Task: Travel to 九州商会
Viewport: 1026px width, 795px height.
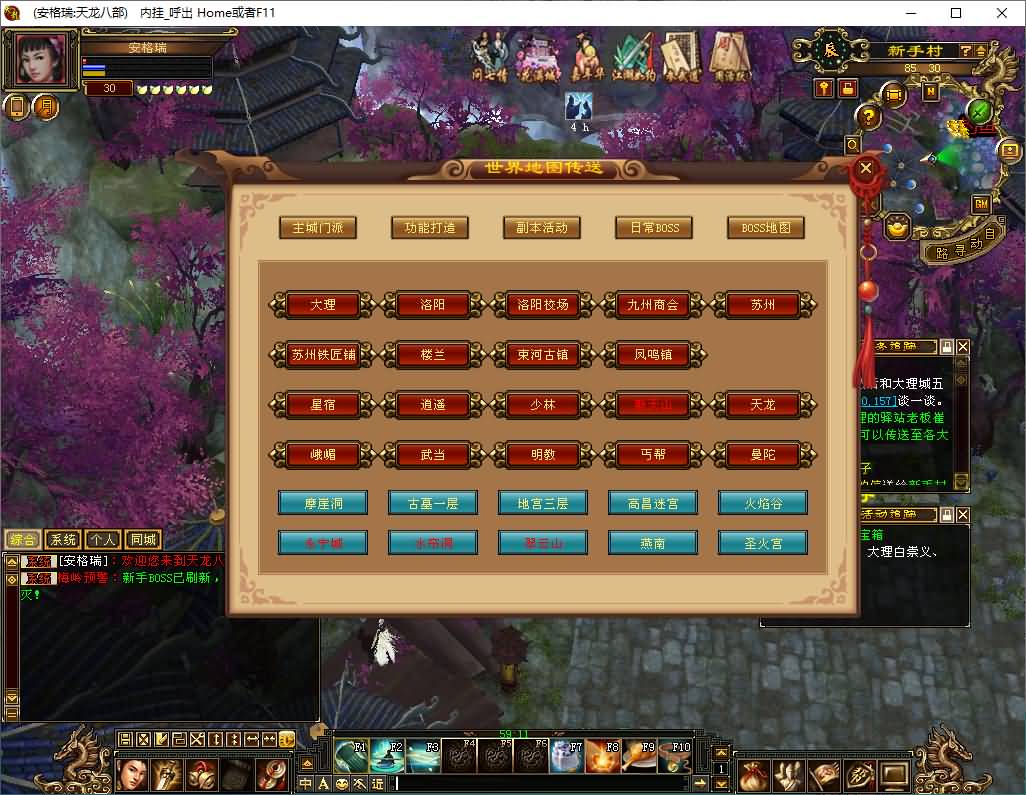Action: 653,305
